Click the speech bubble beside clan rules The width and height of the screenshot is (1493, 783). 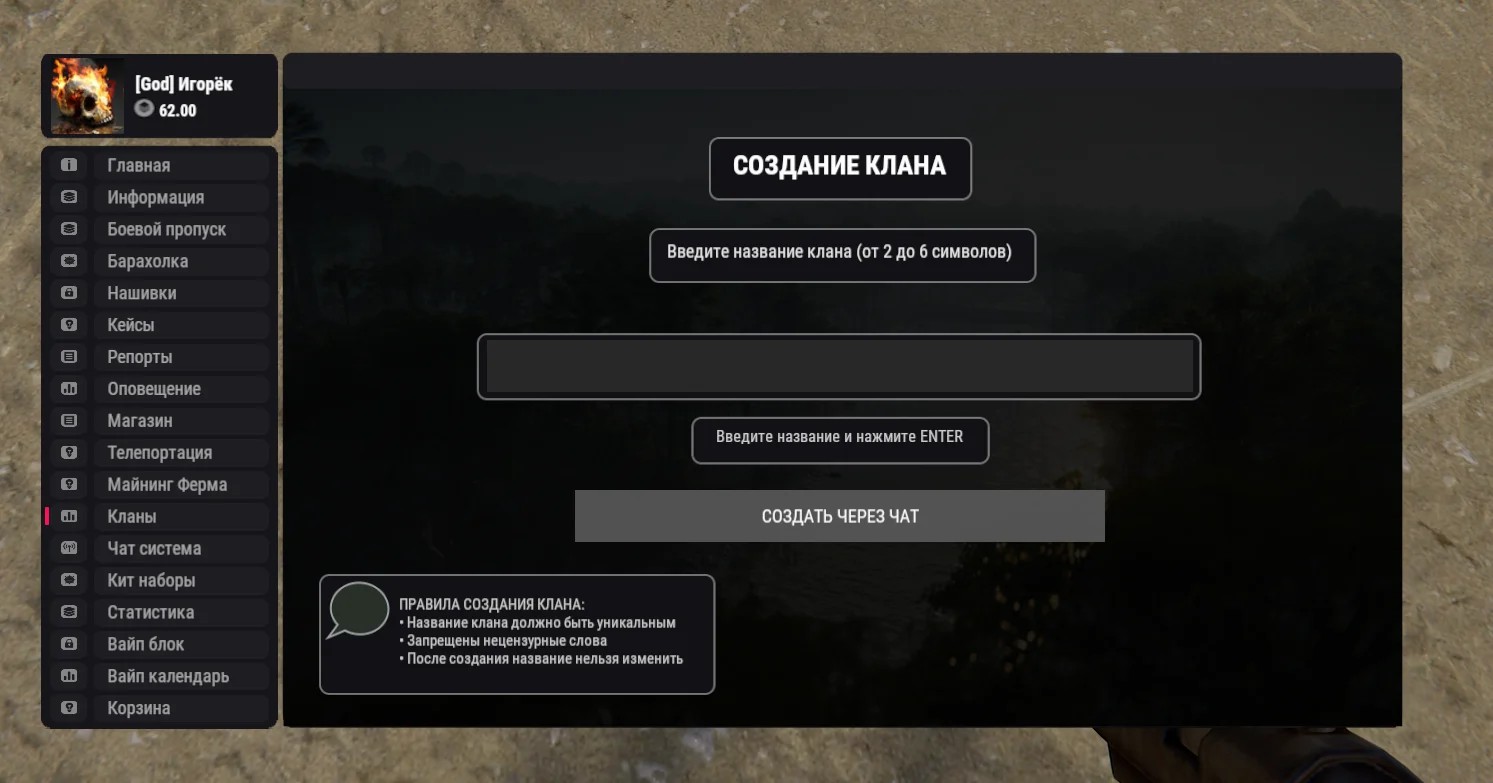tap(360, 610)
